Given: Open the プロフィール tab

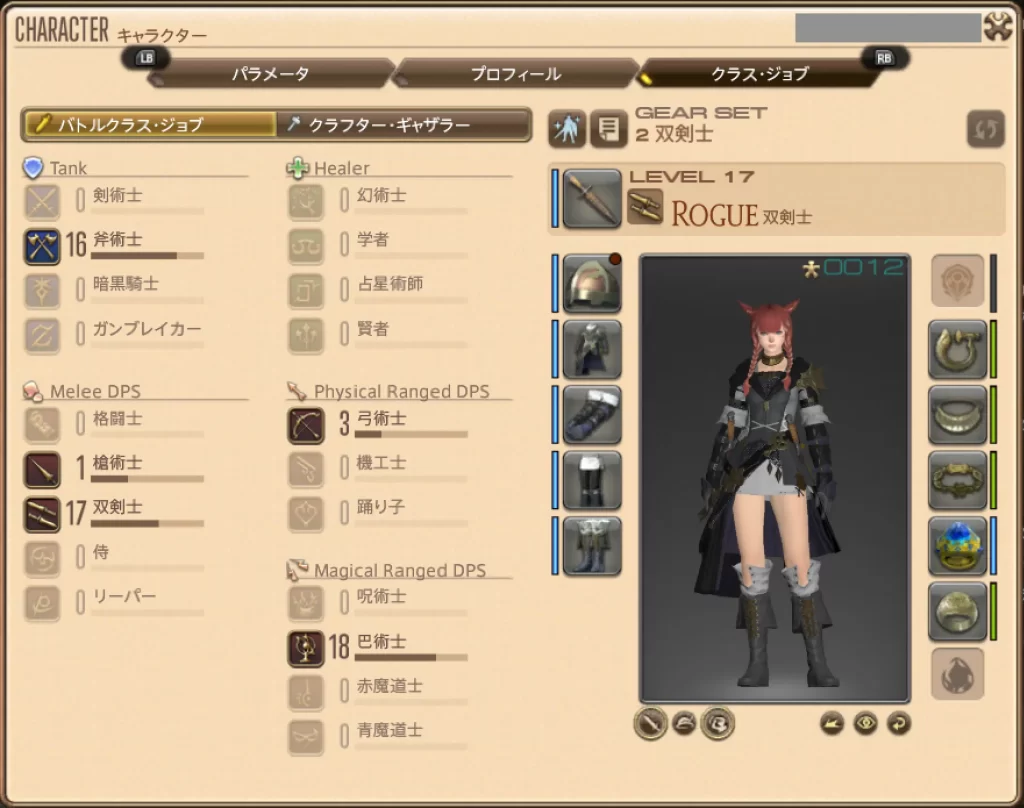Looking at the screenshot, I should [515, 74].
